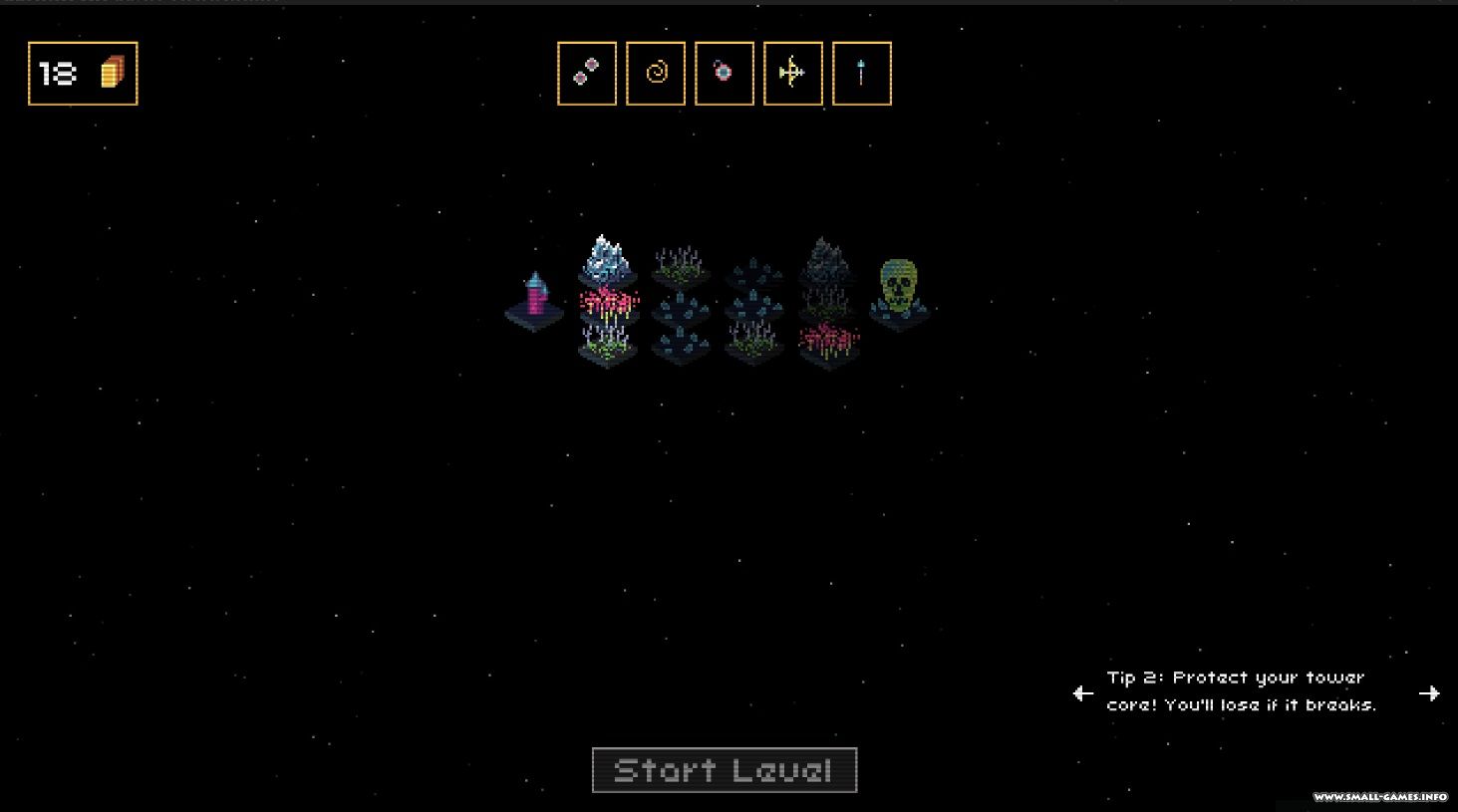
Task: Select the dark gray mountain tile
Action: (826, 262)
